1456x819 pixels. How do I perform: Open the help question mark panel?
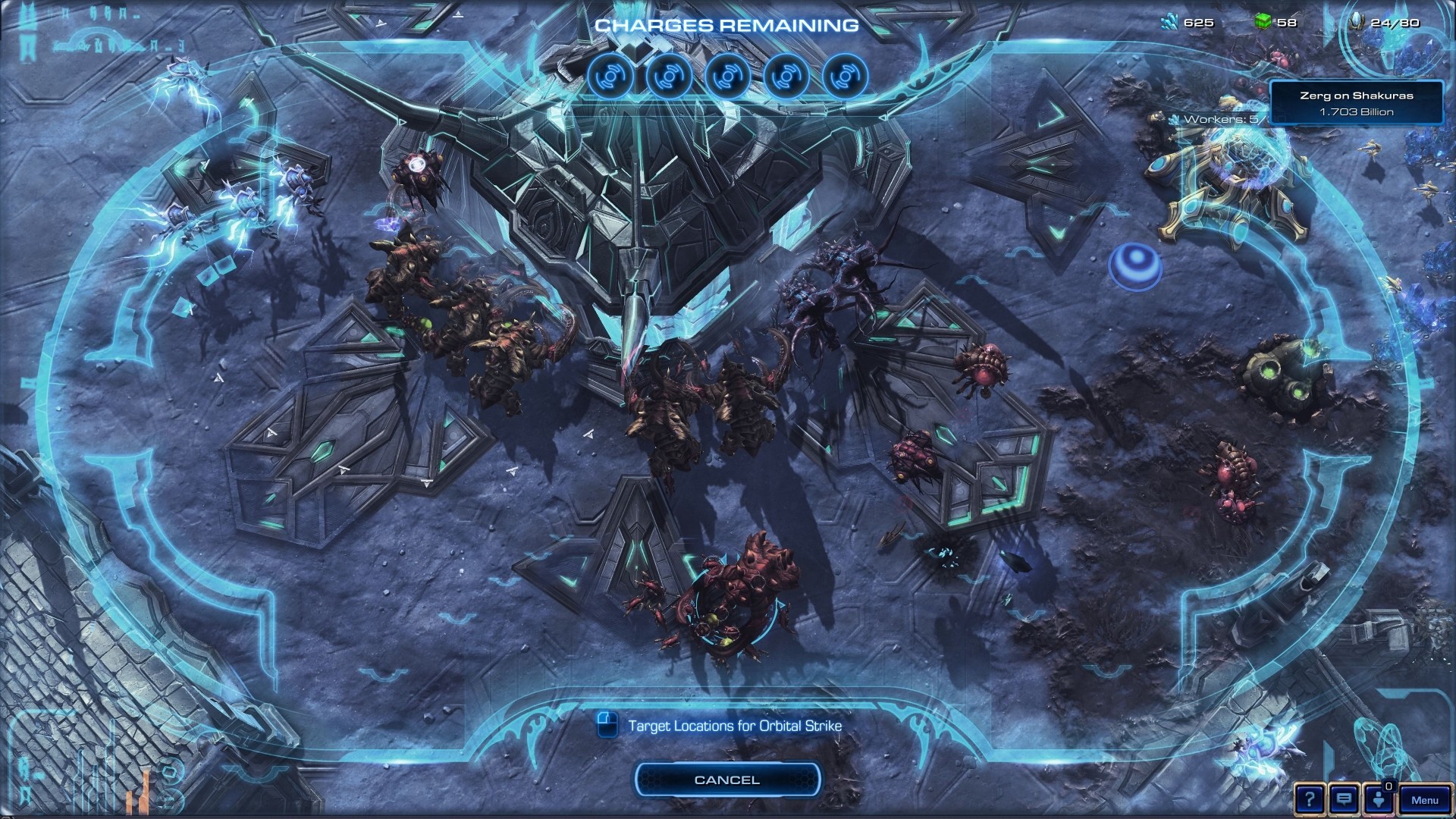coord(1309,799)
